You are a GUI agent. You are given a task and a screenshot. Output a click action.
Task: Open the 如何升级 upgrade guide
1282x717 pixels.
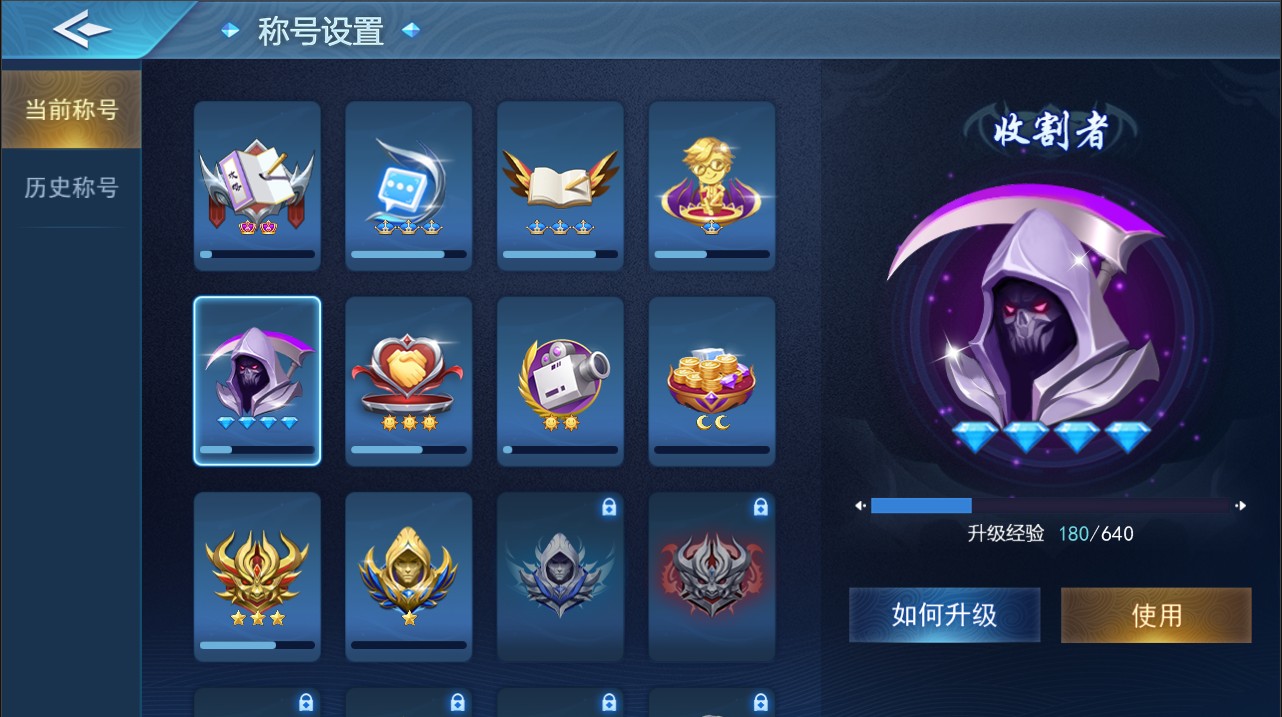click(x=944, y=615)
